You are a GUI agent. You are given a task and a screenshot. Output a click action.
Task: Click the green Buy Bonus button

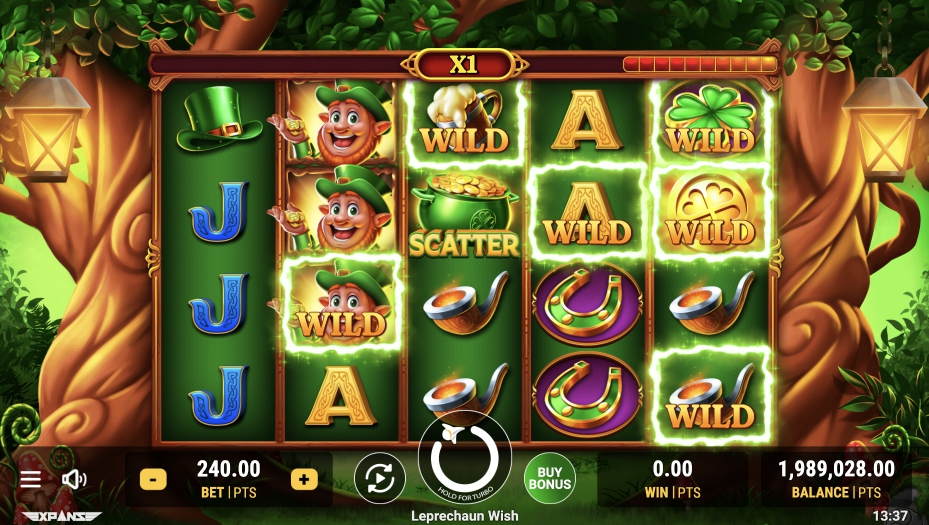pos(550,478)
